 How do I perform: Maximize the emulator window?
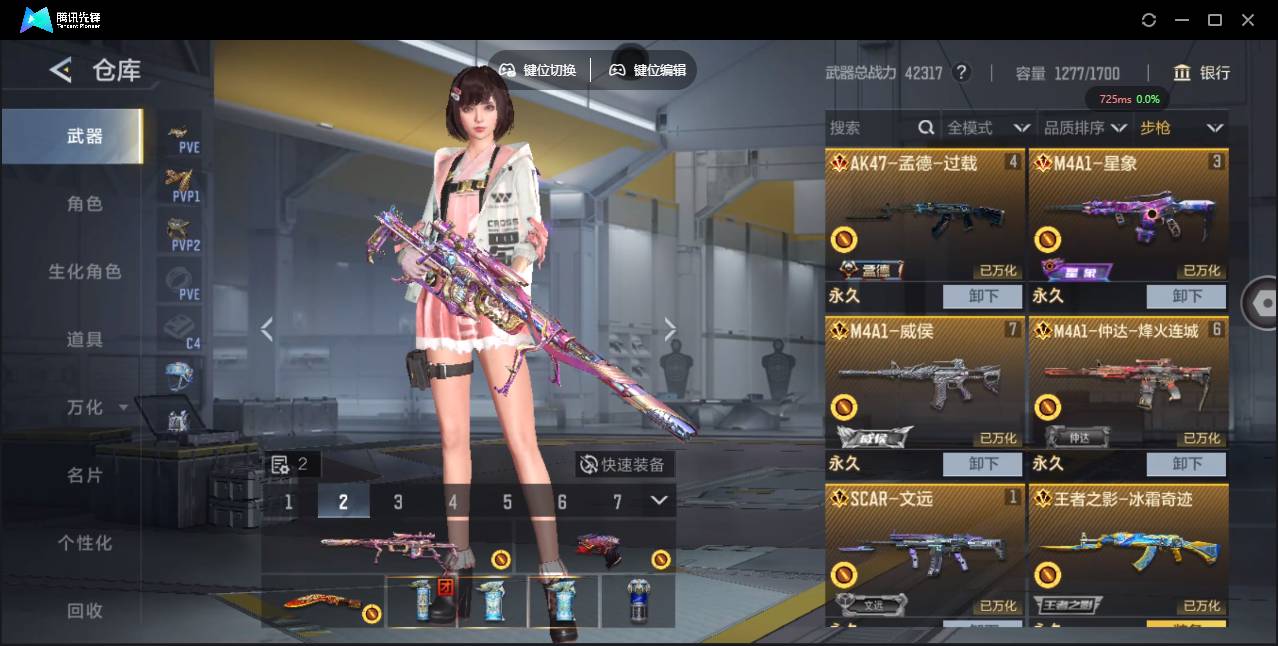click(x=1215, y=20)
